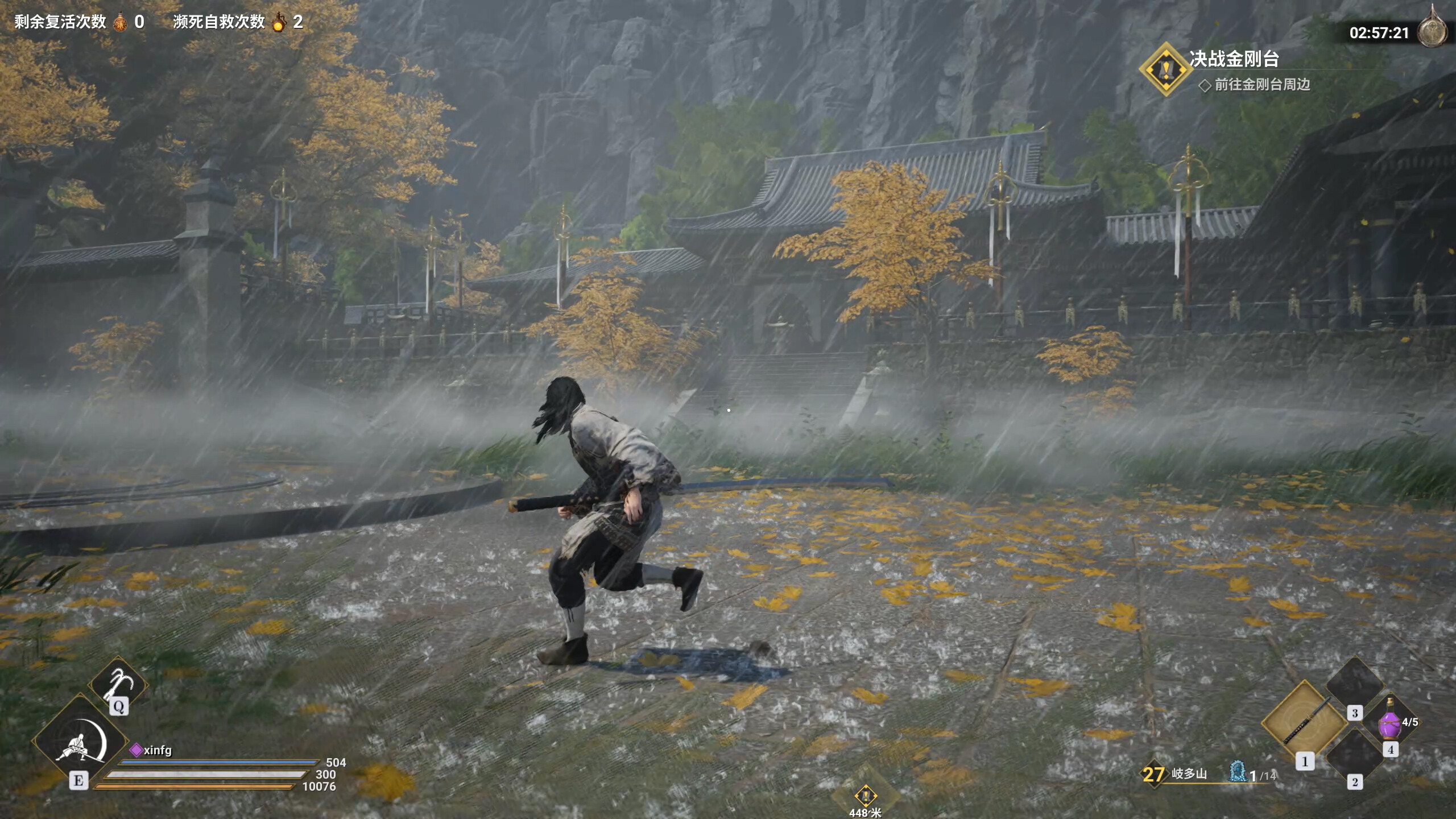
Task: Click the golden quest exclamation icon beside 决战金刚台
Action: [x=1167, y=71]
